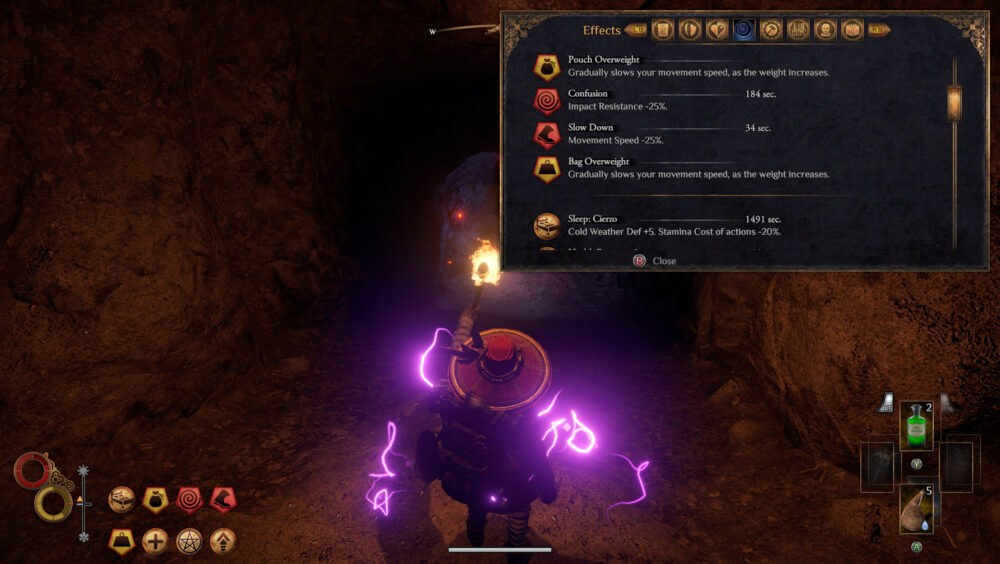Image resolution: width=1000 pixels, height=564 pixels.
Task: Switch to the heart-icon vitals tab
Action: click(x=717, y=30)
